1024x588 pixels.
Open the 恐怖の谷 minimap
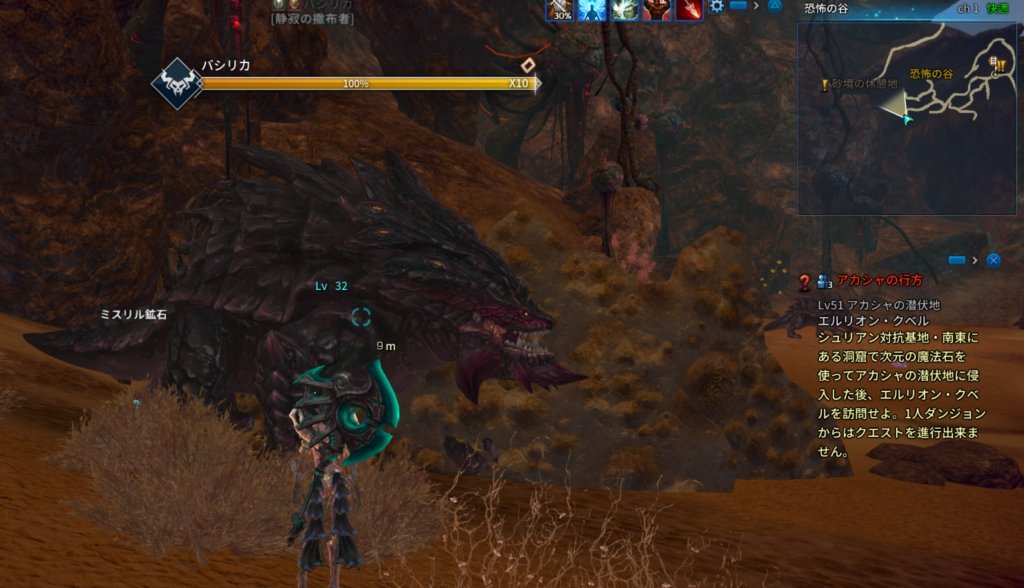click(908, 118)
